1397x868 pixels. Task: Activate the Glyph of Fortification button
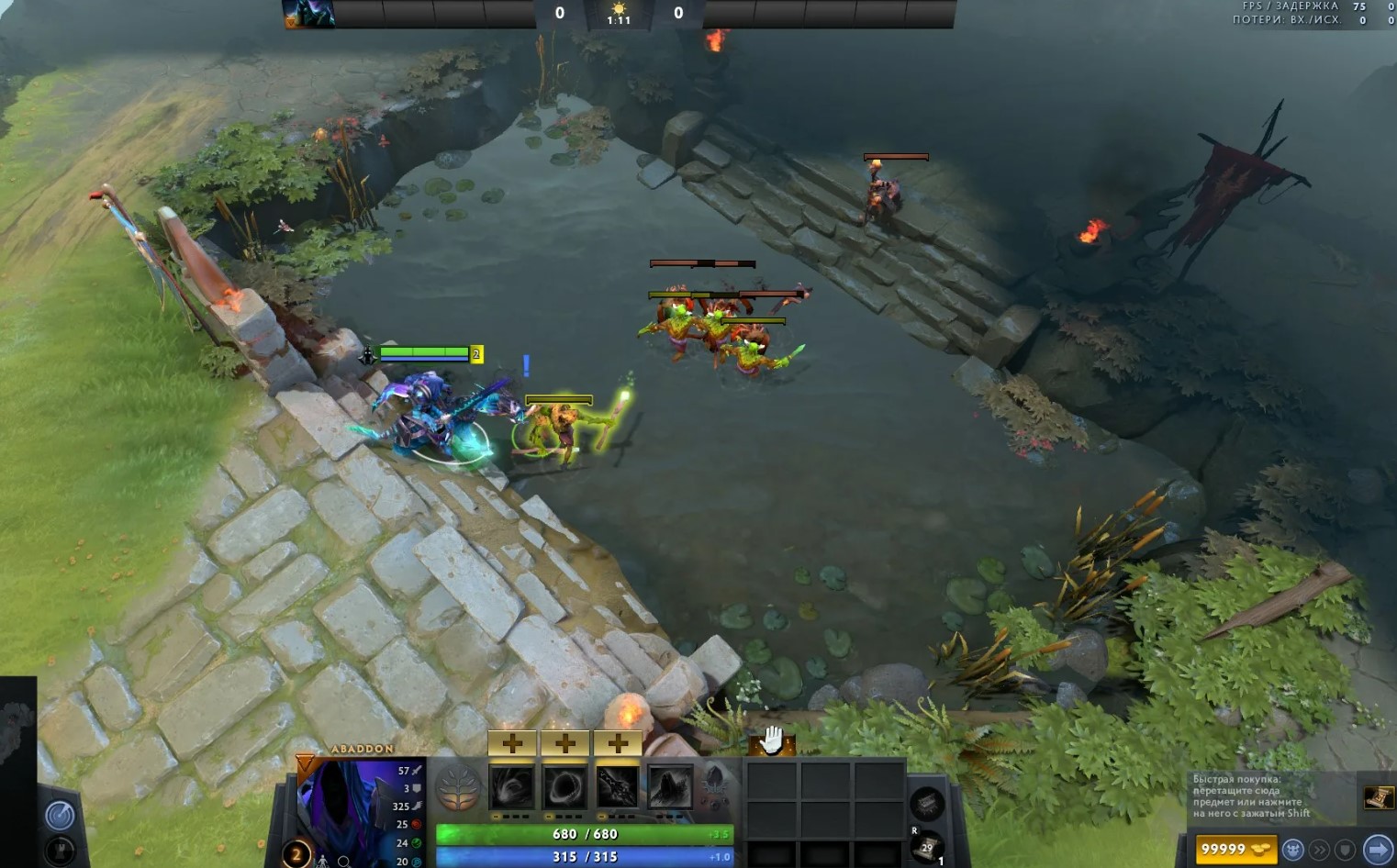60,851
